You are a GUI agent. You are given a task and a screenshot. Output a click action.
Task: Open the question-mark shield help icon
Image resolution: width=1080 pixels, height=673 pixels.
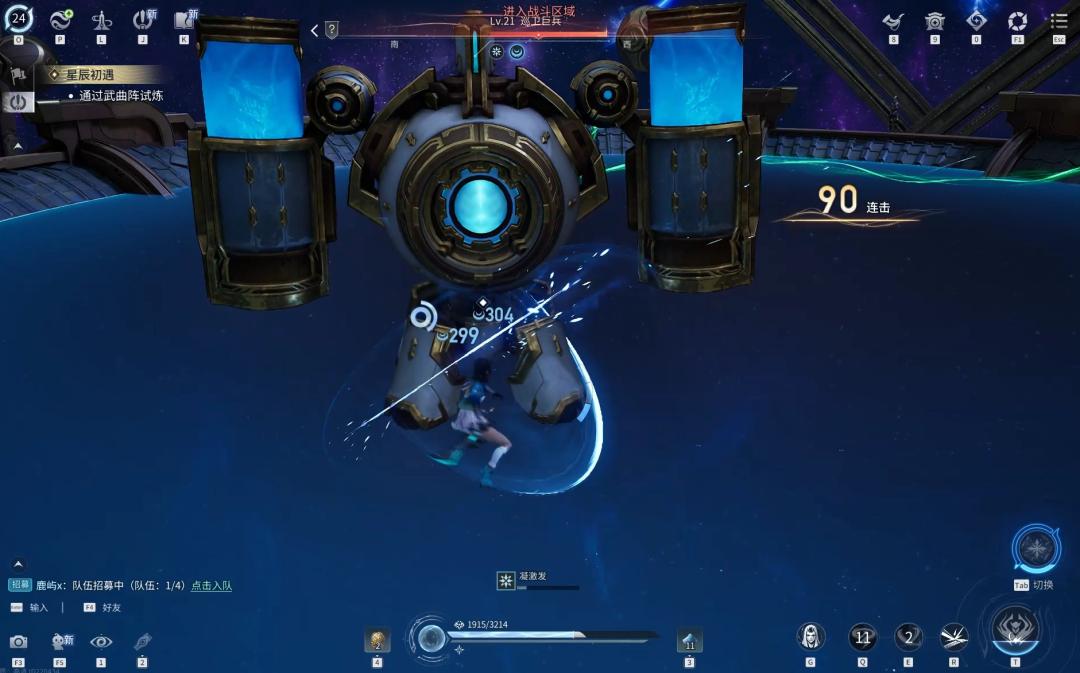point(332,30)
